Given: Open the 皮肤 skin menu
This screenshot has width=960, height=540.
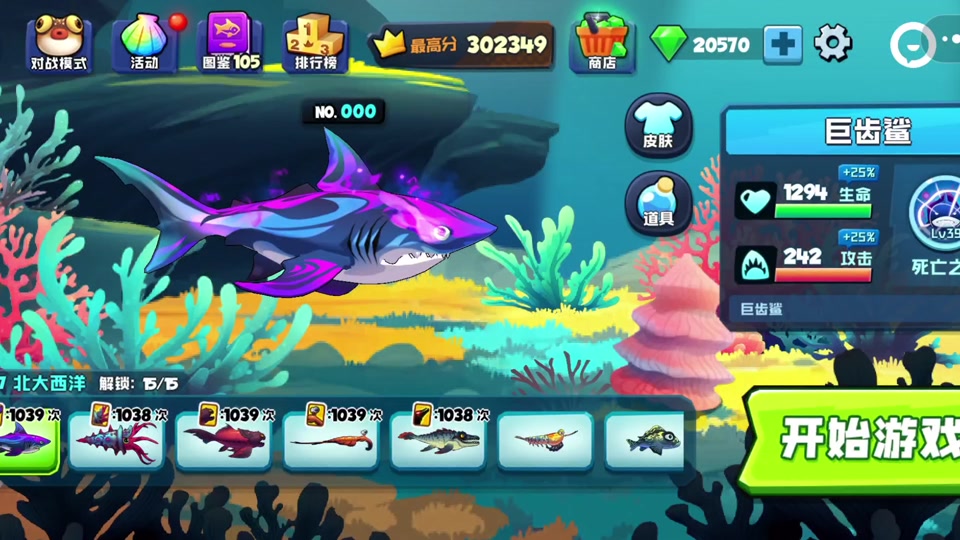Looking at the screenshot, I should 658,127.
